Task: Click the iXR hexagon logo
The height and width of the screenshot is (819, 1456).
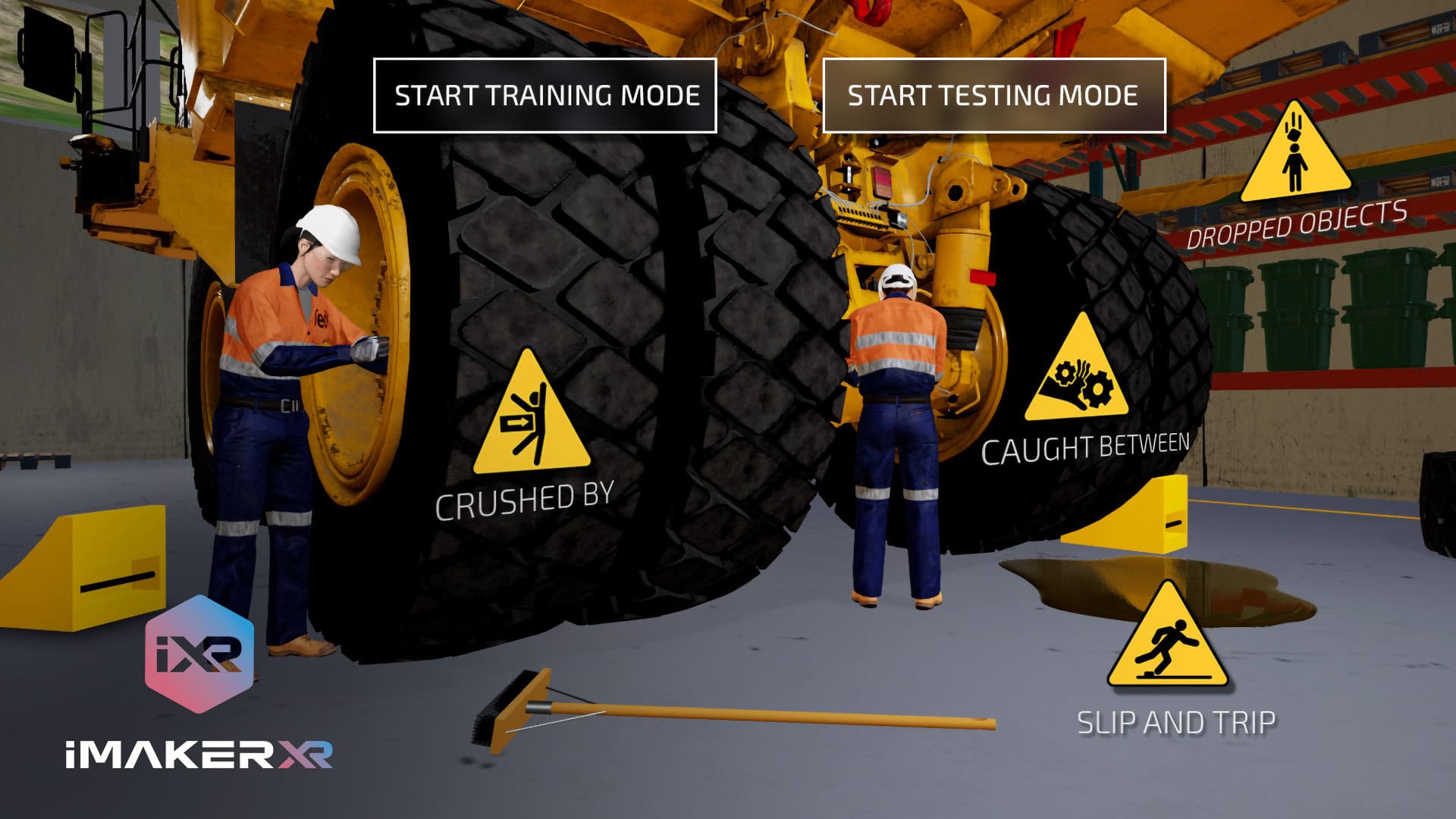Action: (199, 654)
